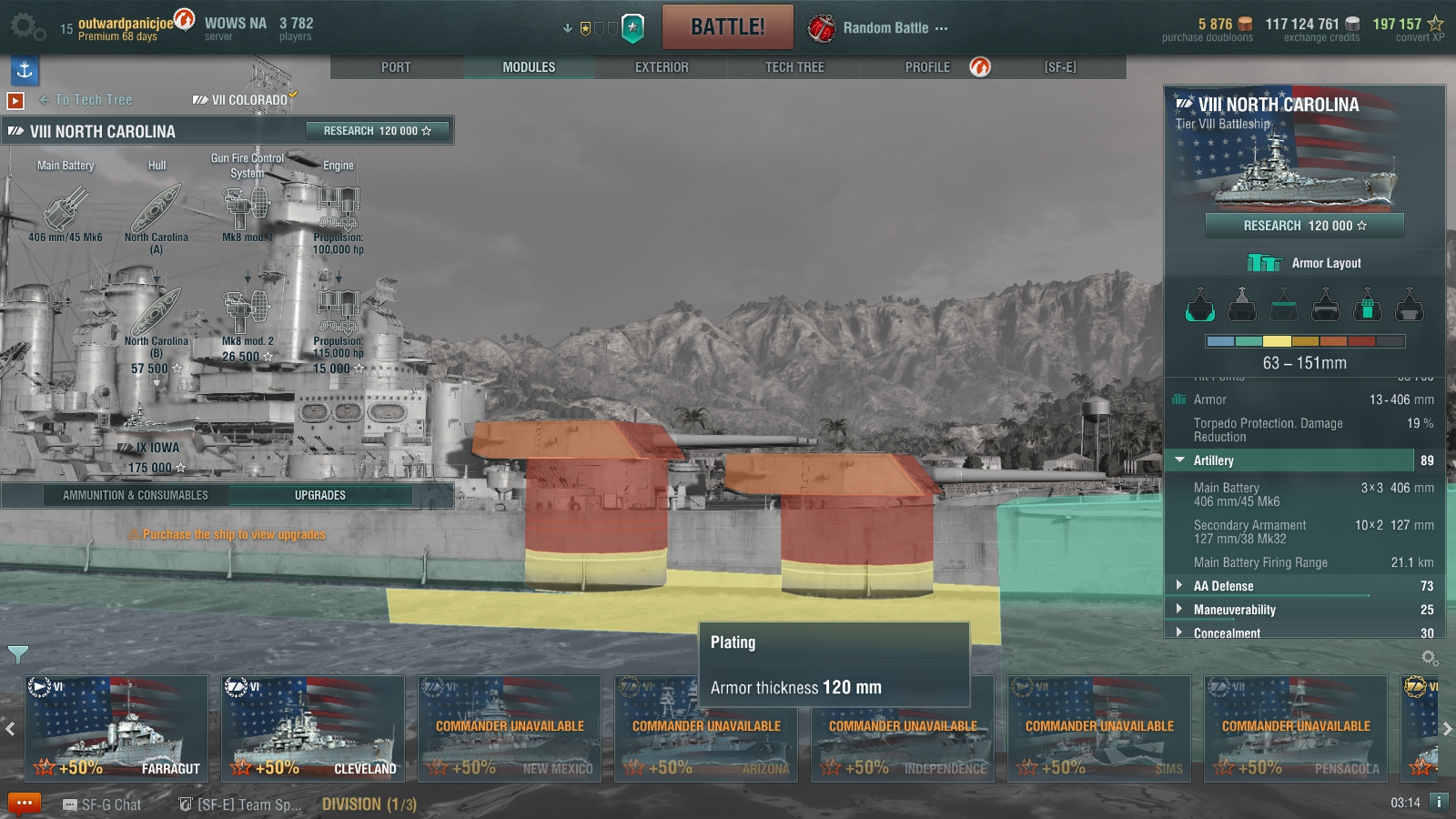Open the Profile tab
The image size is (1456, 819).
tap(927, 67)
